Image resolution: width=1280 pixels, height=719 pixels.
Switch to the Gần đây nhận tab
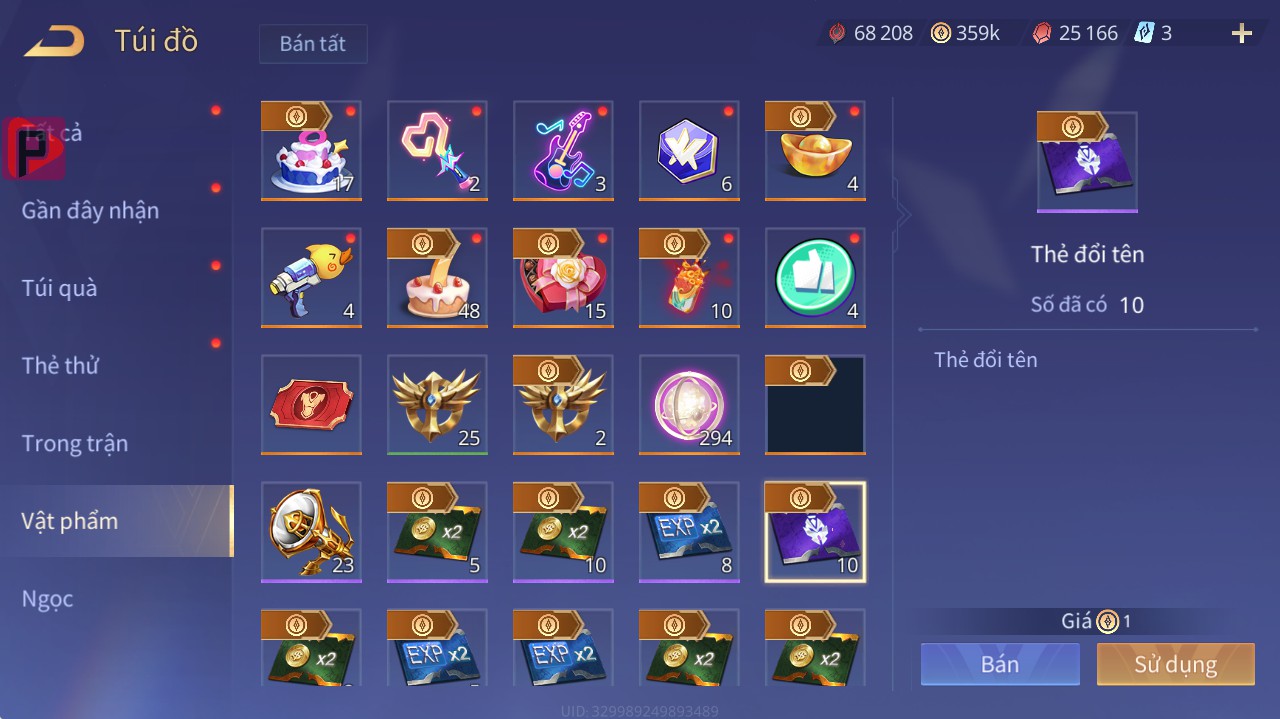point(90,210)
